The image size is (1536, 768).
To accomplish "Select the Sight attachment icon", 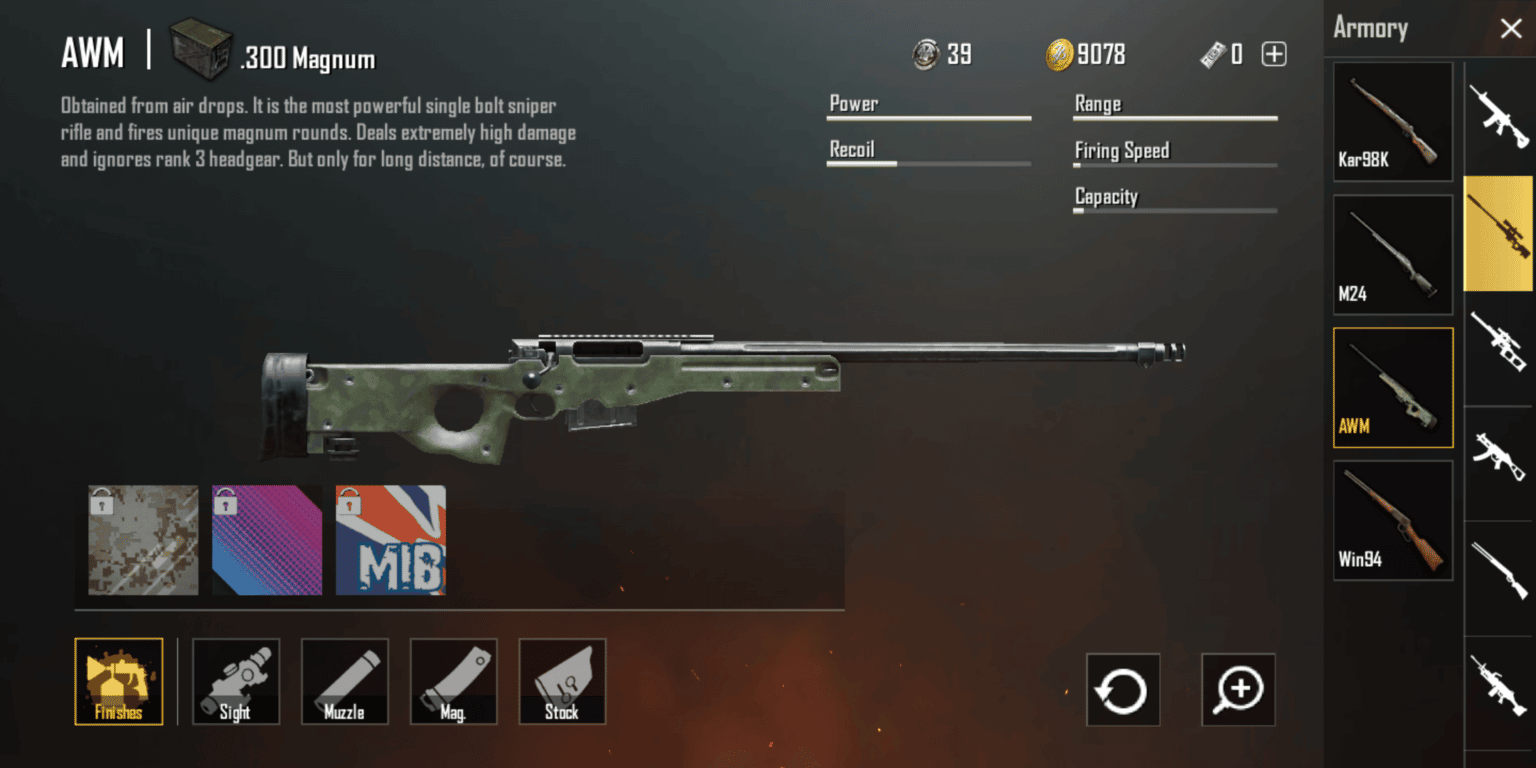I will 235,681.
